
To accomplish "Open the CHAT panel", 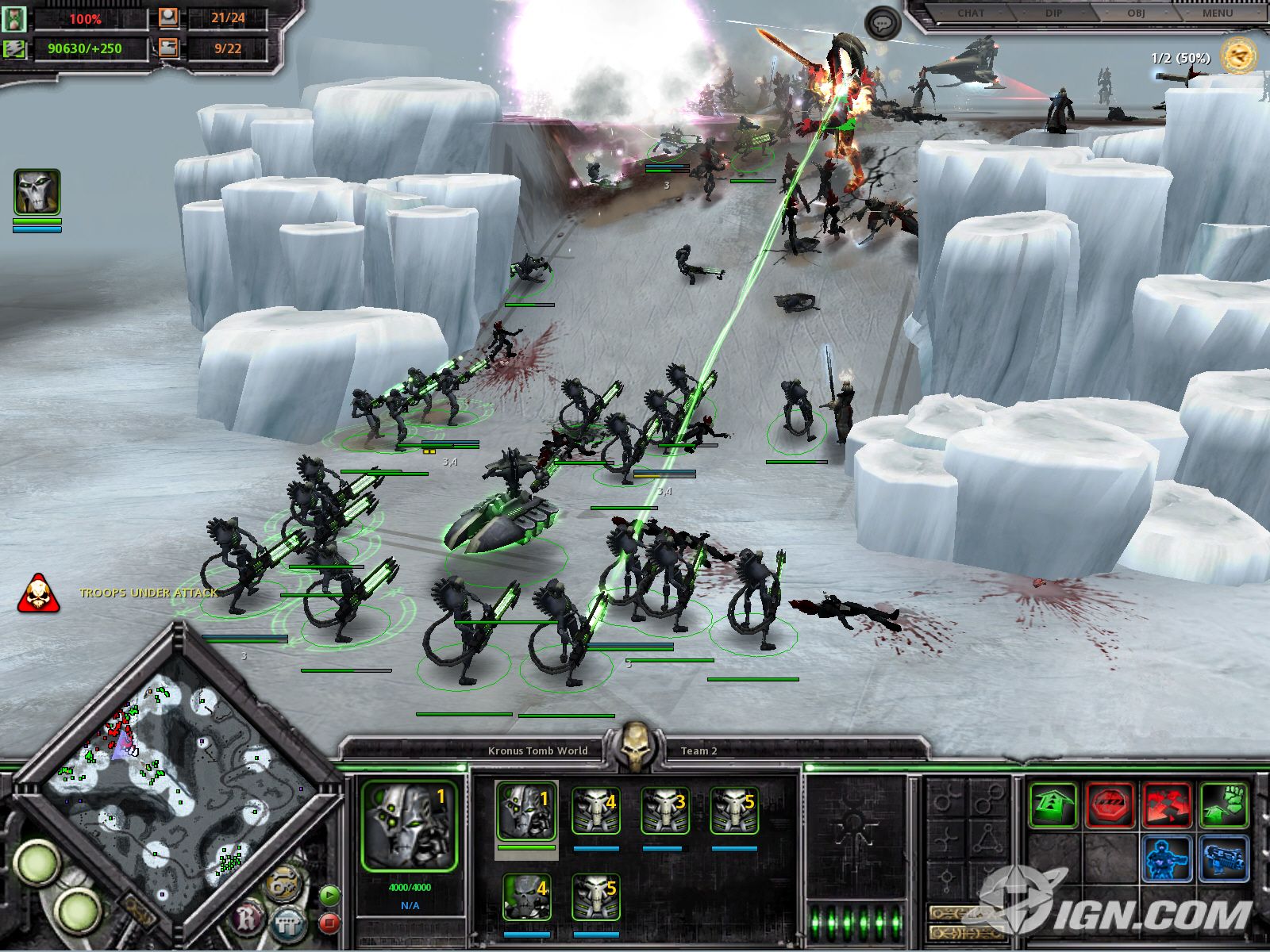I will tap(970, 13).
